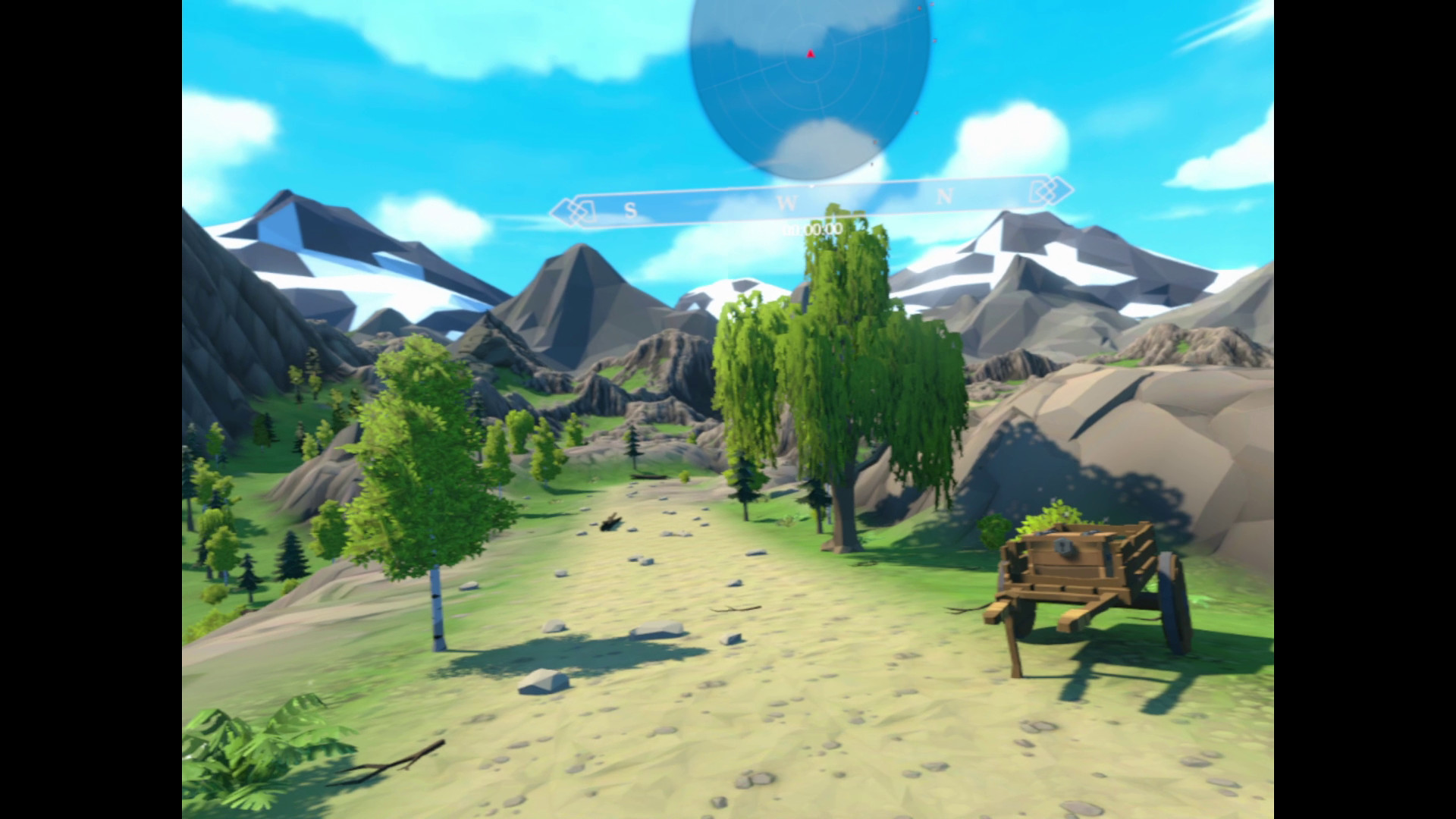Open the compass heading selector at W
Viewport: 1456px width, 819px height.
[789, 201]
